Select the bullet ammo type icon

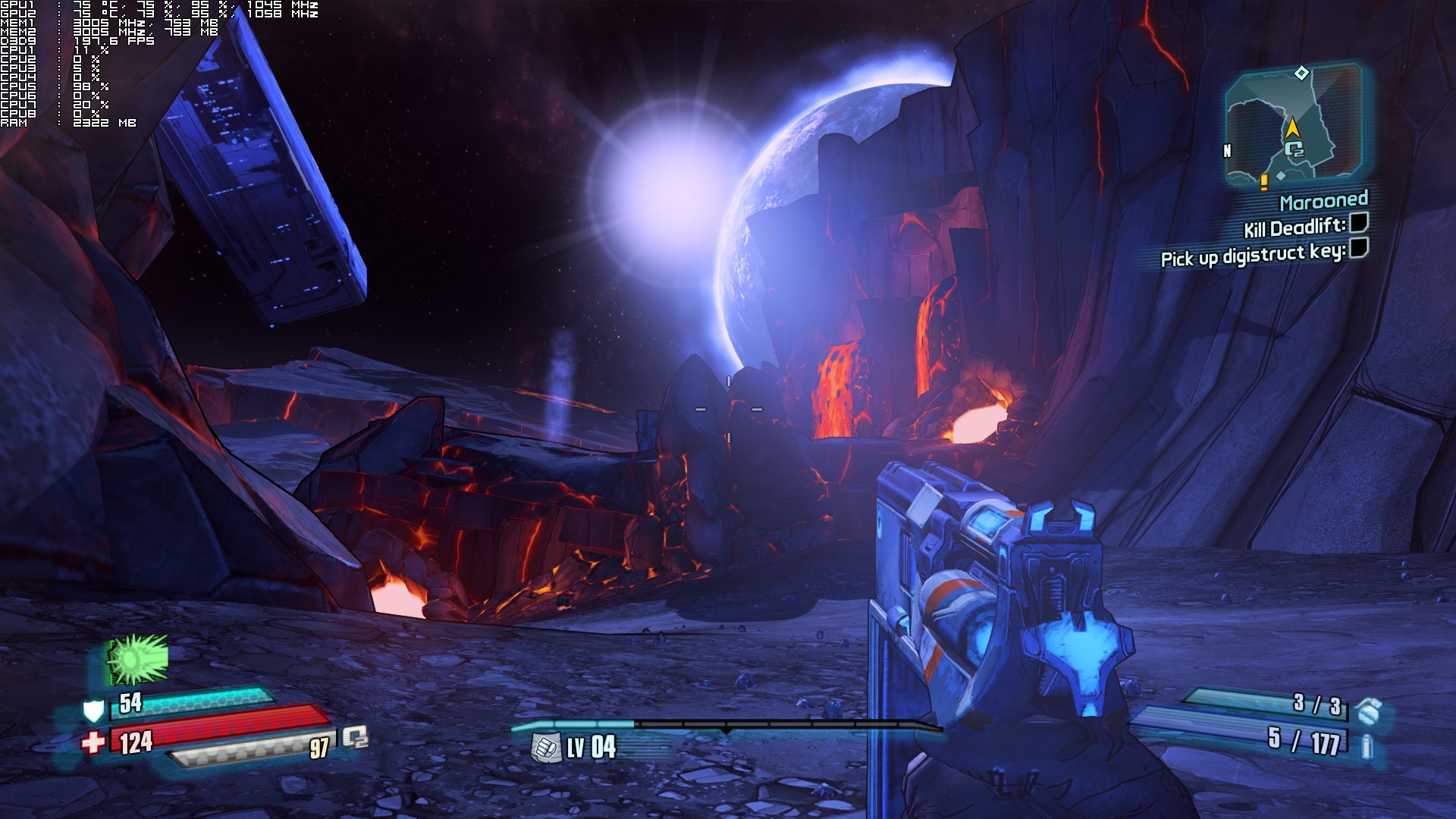tap(1367, 746)
